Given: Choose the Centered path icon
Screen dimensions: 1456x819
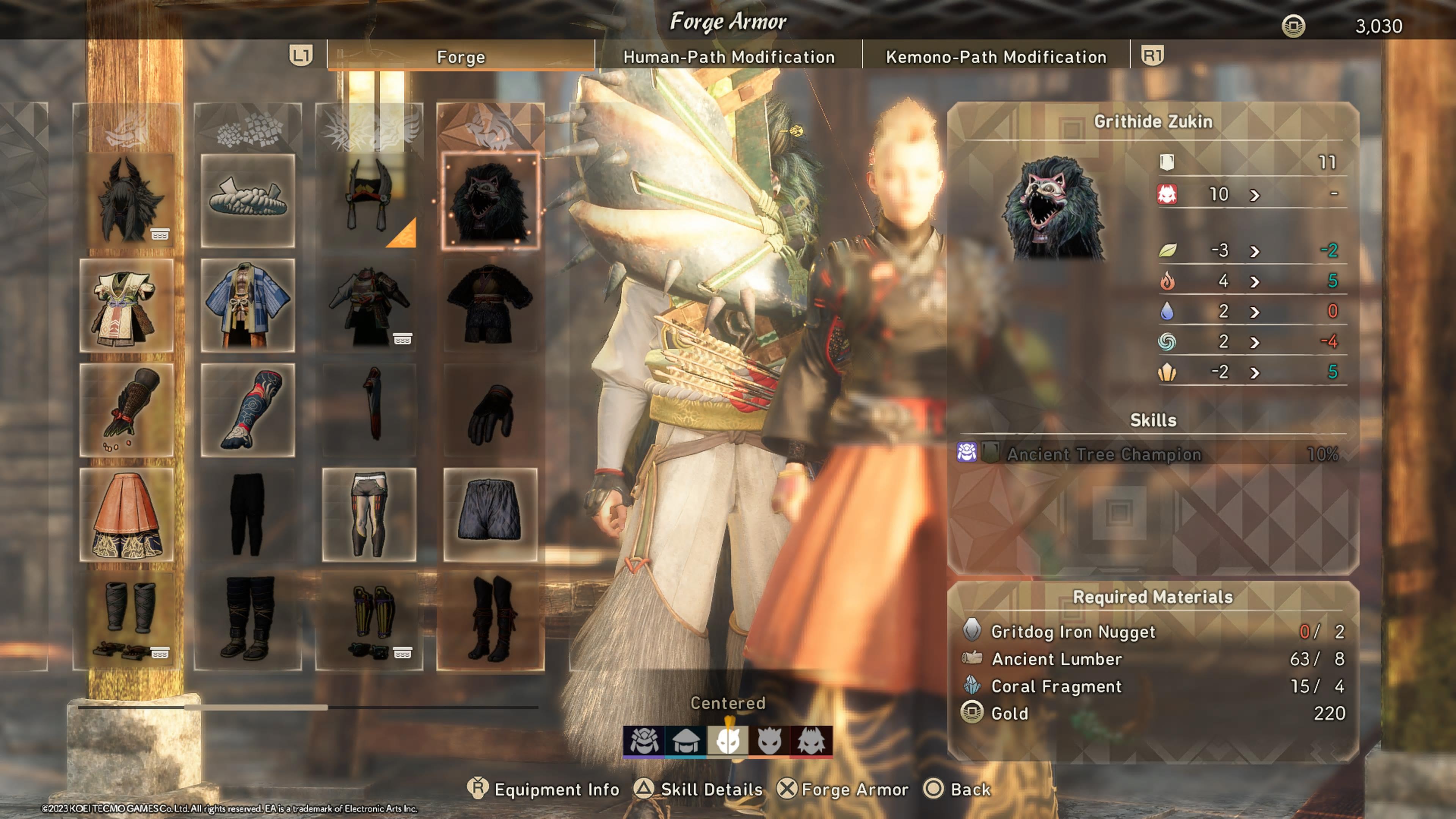Looking at the screenshot, I should 728,741.
